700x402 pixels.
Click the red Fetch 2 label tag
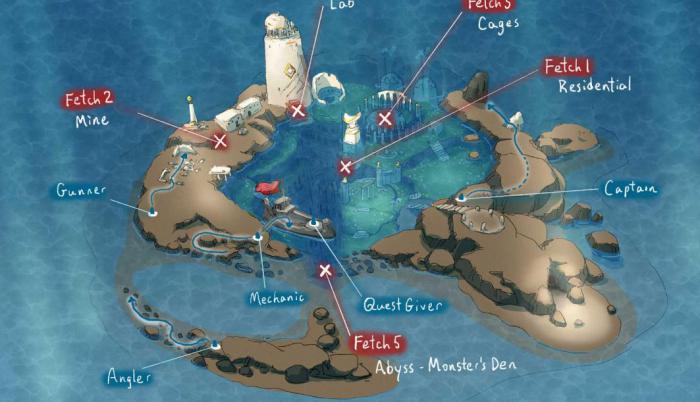89,99
